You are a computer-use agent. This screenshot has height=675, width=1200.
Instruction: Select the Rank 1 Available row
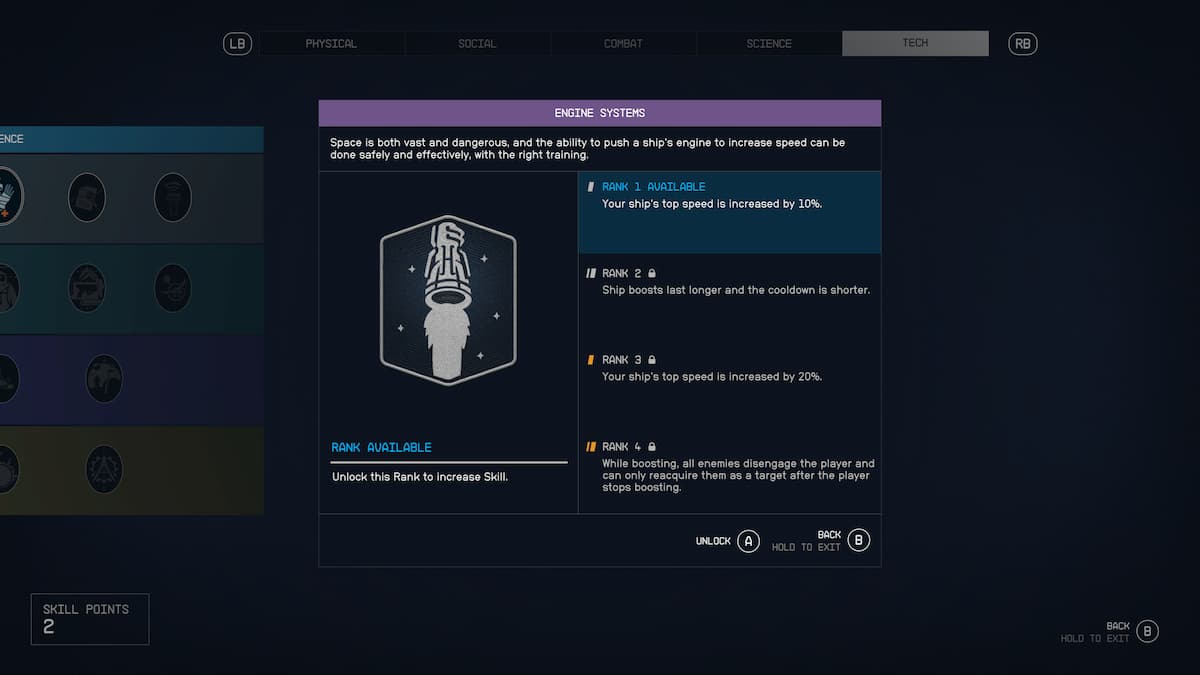pyautogui.click(x=729, y=211)
